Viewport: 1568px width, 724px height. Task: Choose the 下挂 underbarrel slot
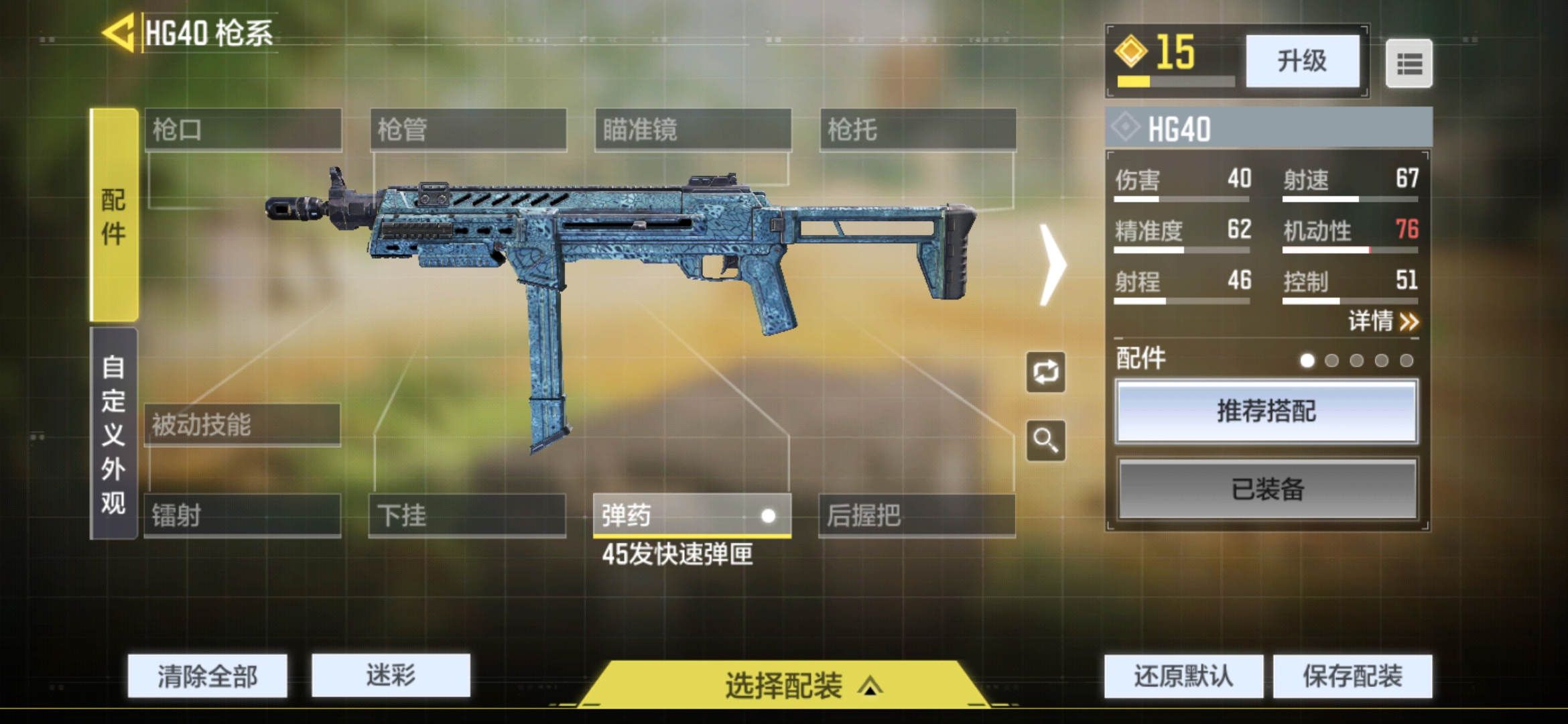tap(467, 516)
